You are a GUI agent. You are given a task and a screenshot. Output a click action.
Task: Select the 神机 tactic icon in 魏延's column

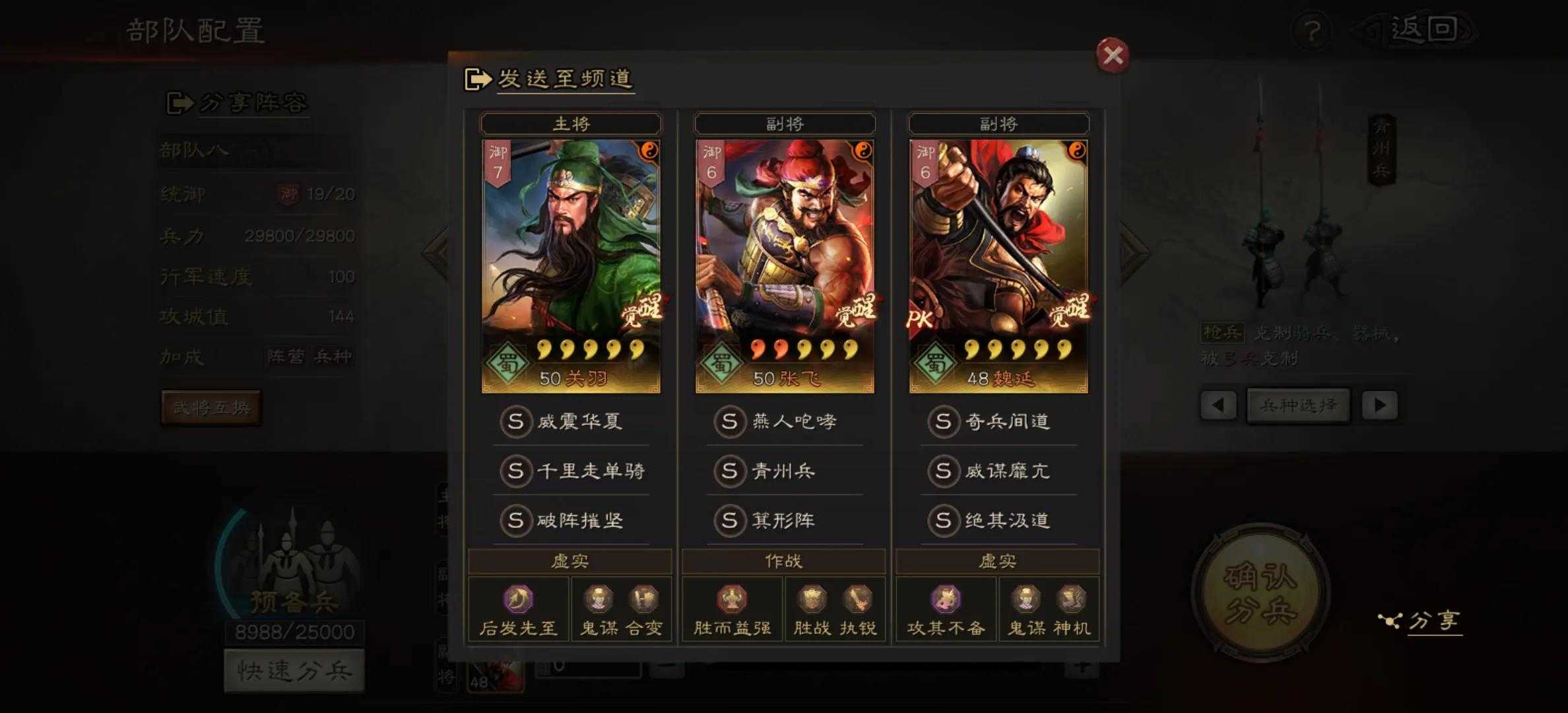tap(1074, 599)
